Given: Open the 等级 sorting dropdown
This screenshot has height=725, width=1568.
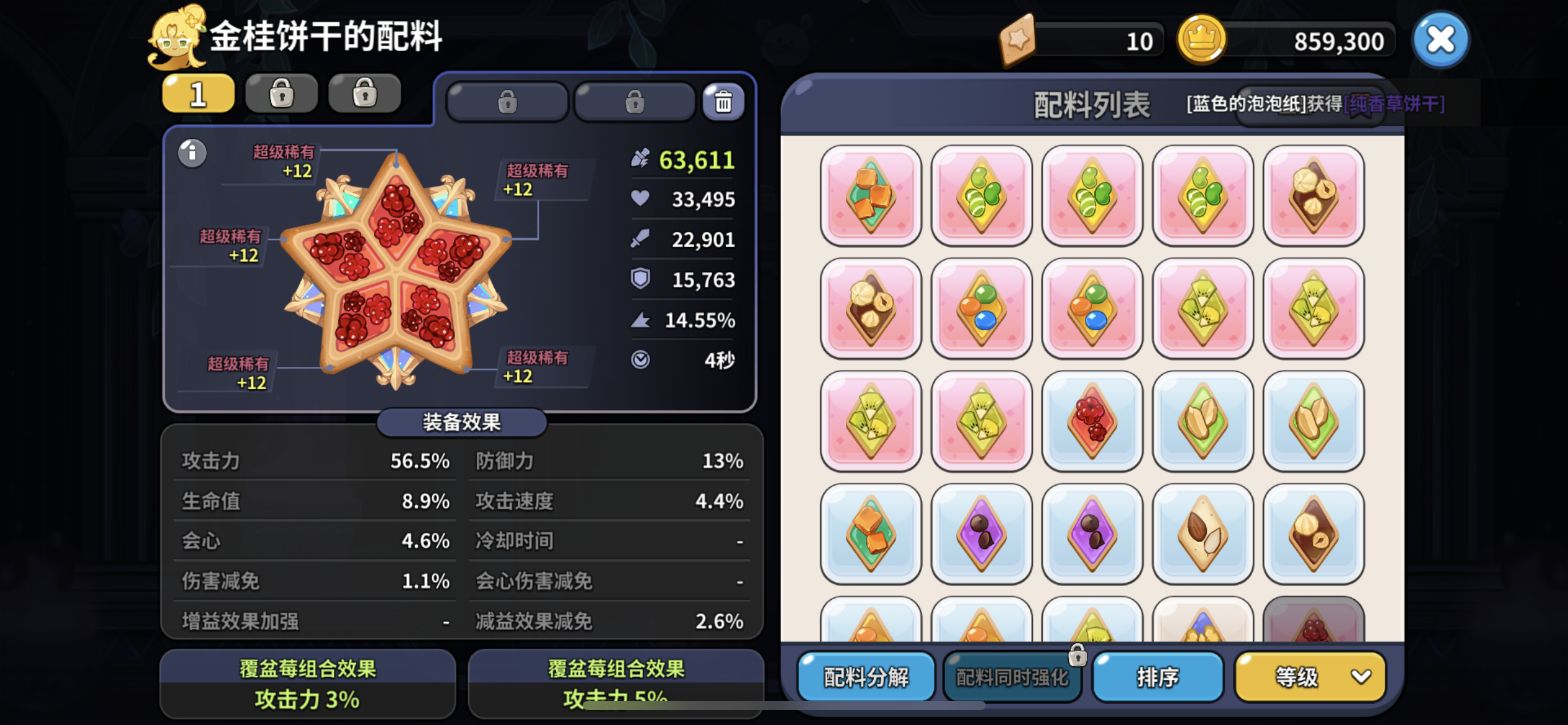Looking at the screenshot, I should 1309,678.
